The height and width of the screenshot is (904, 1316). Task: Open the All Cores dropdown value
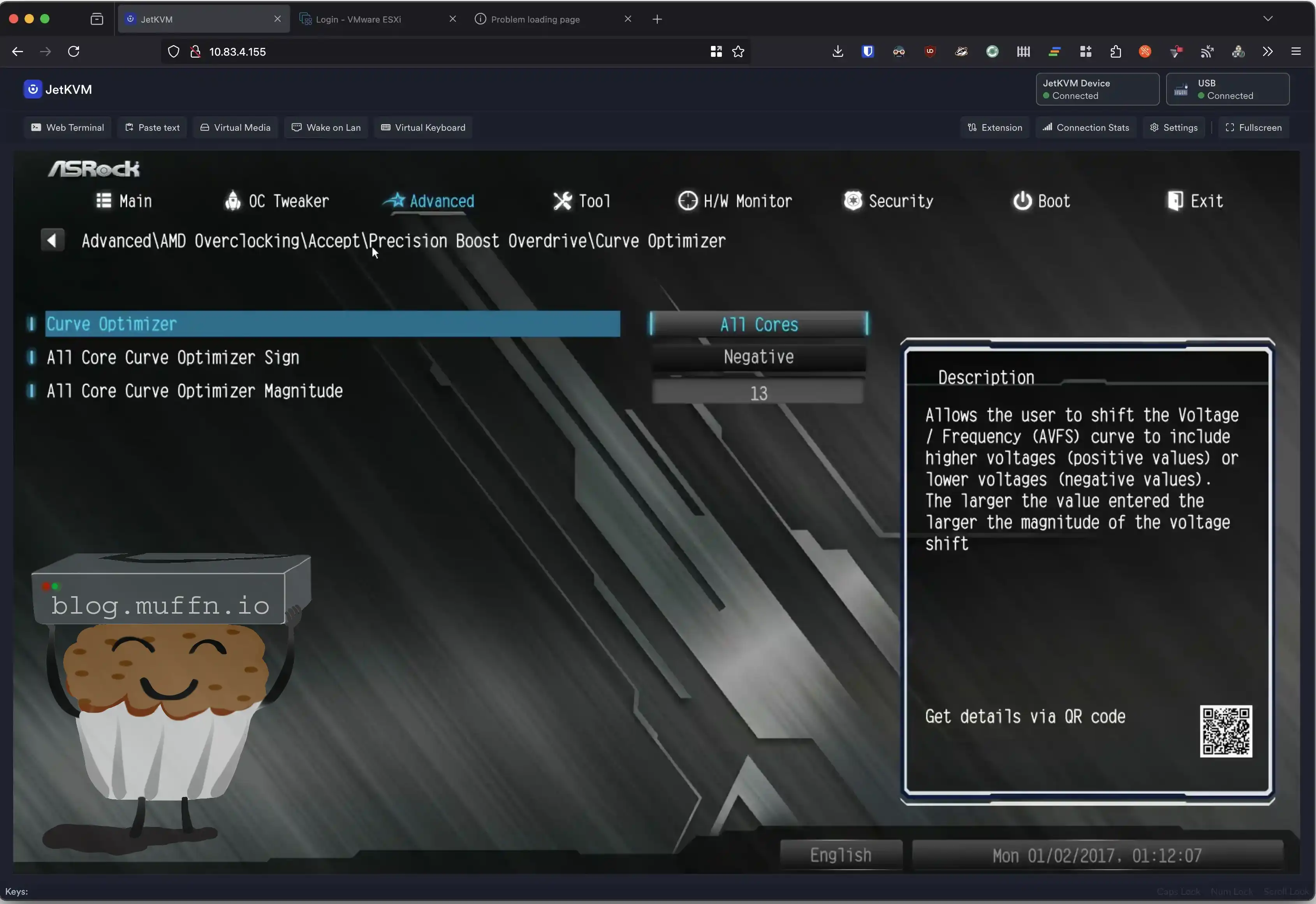(758, 325)
